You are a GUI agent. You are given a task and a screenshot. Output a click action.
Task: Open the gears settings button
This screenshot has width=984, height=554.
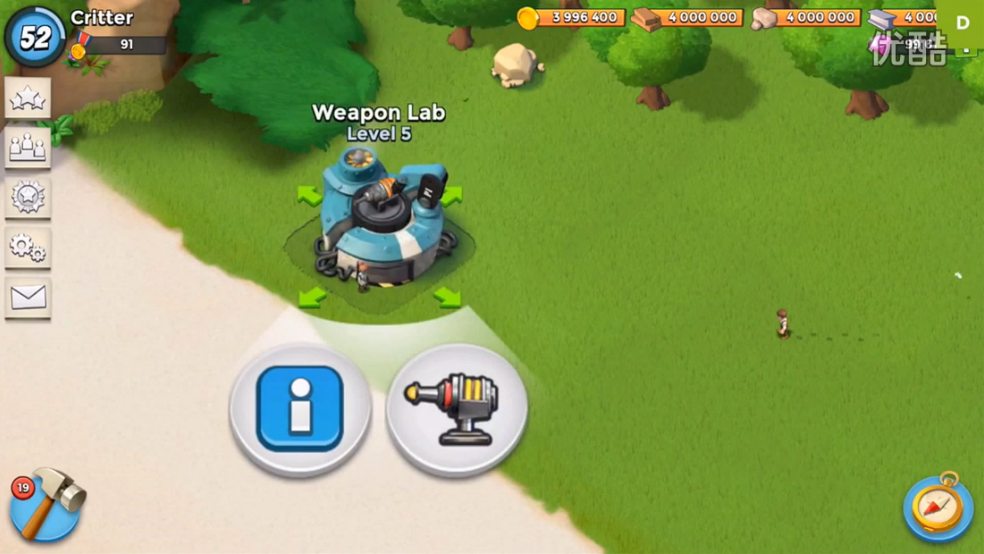click(27, 247)
